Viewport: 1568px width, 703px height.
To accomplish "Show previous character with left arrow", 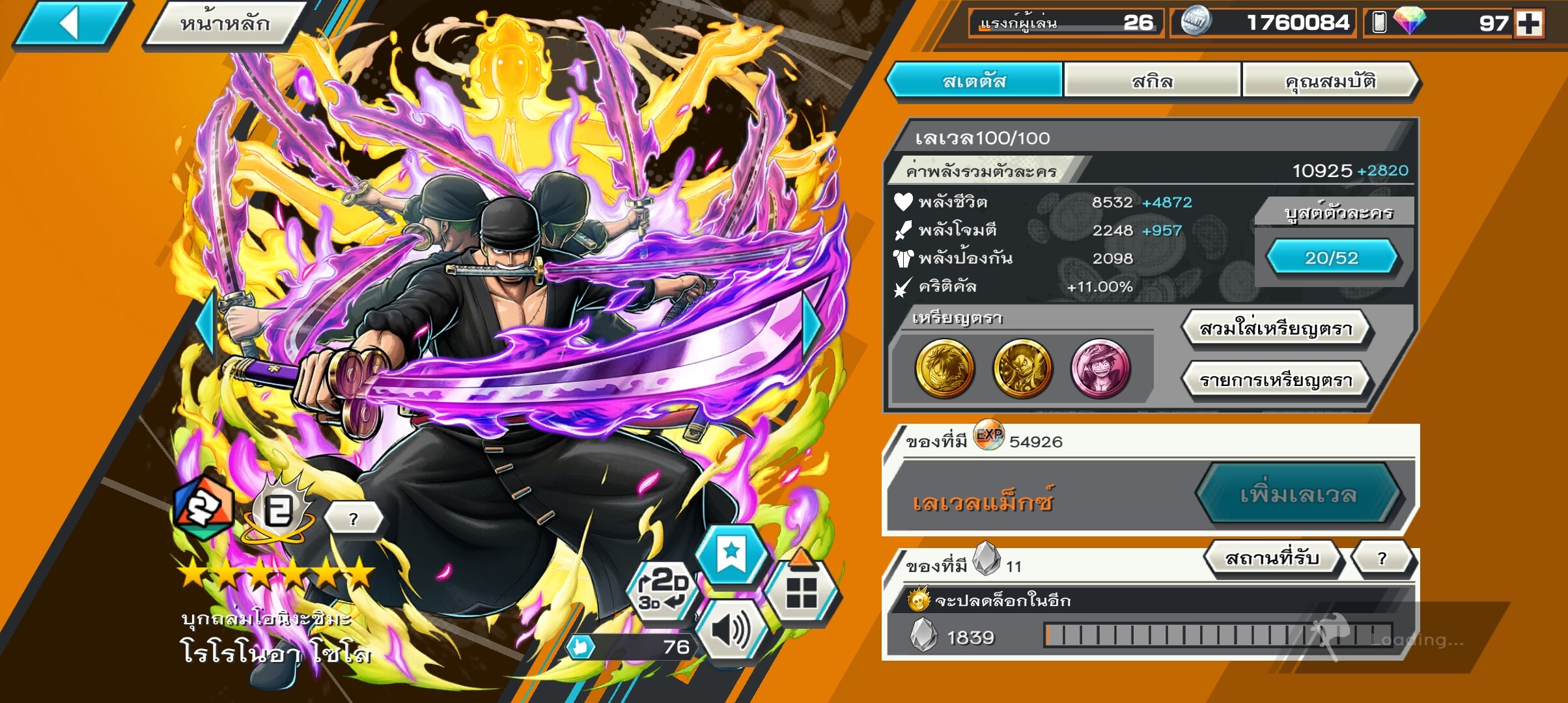I will click(207, 324).
